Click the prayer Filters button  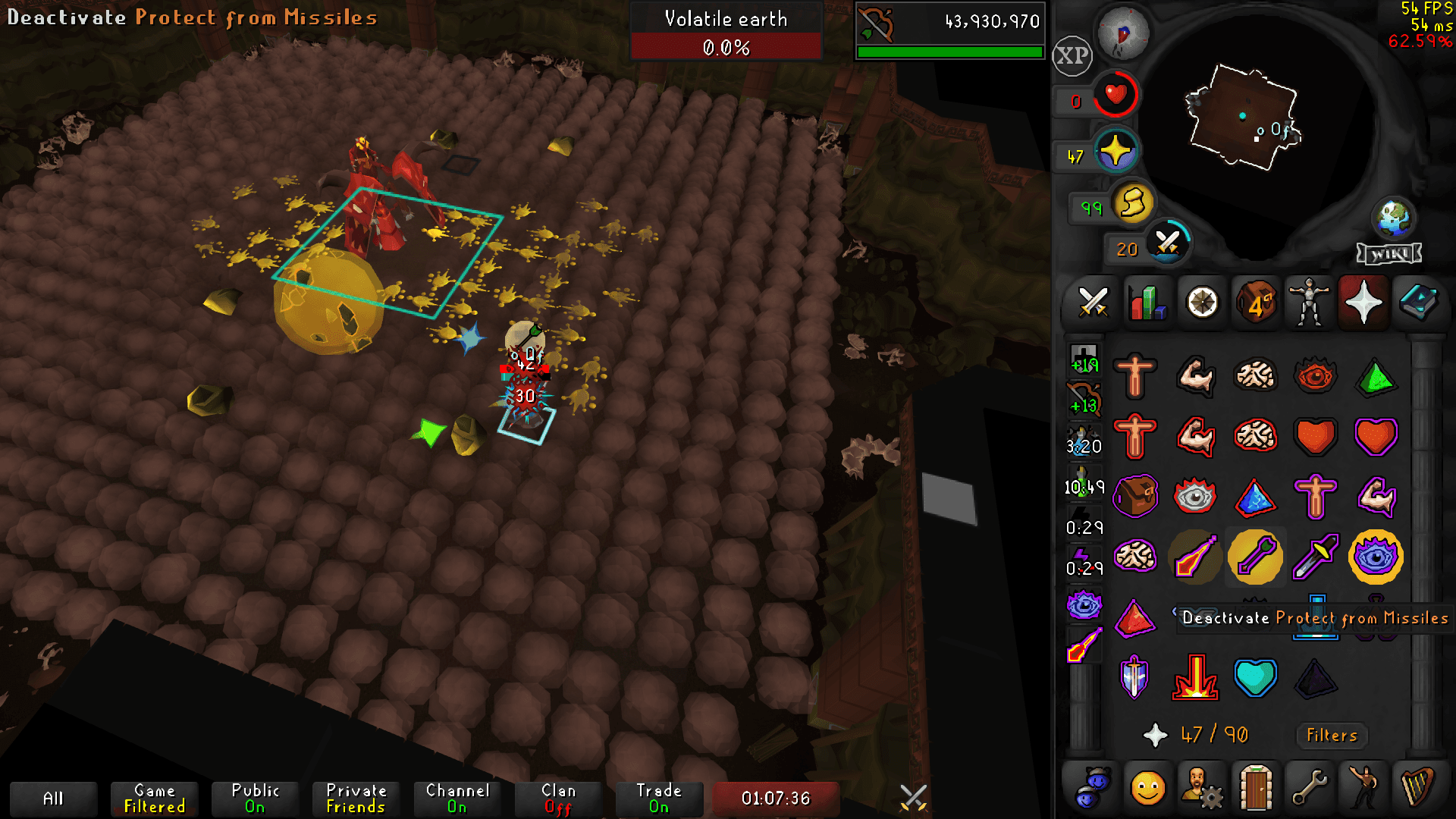pos(1331,735)
